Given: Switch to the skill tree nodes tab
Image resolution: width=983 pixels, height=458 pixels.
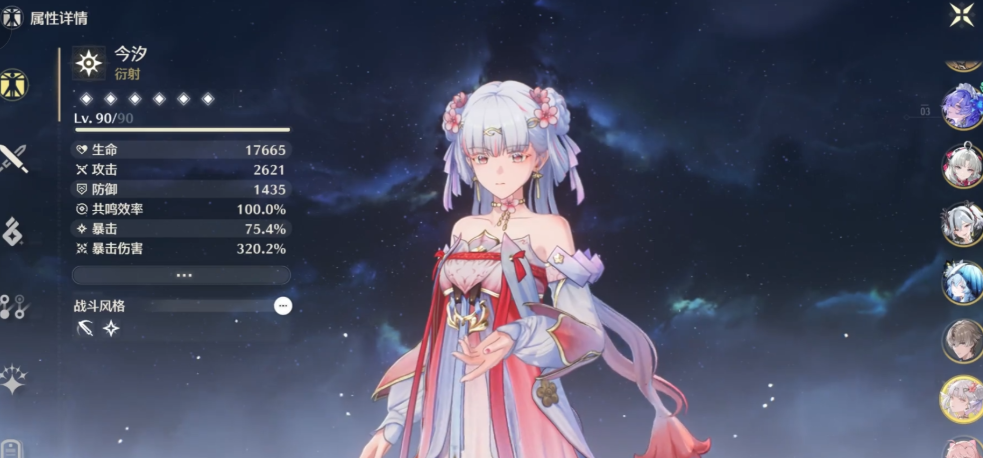Looking at the screenshot, I should coord(13,306).
